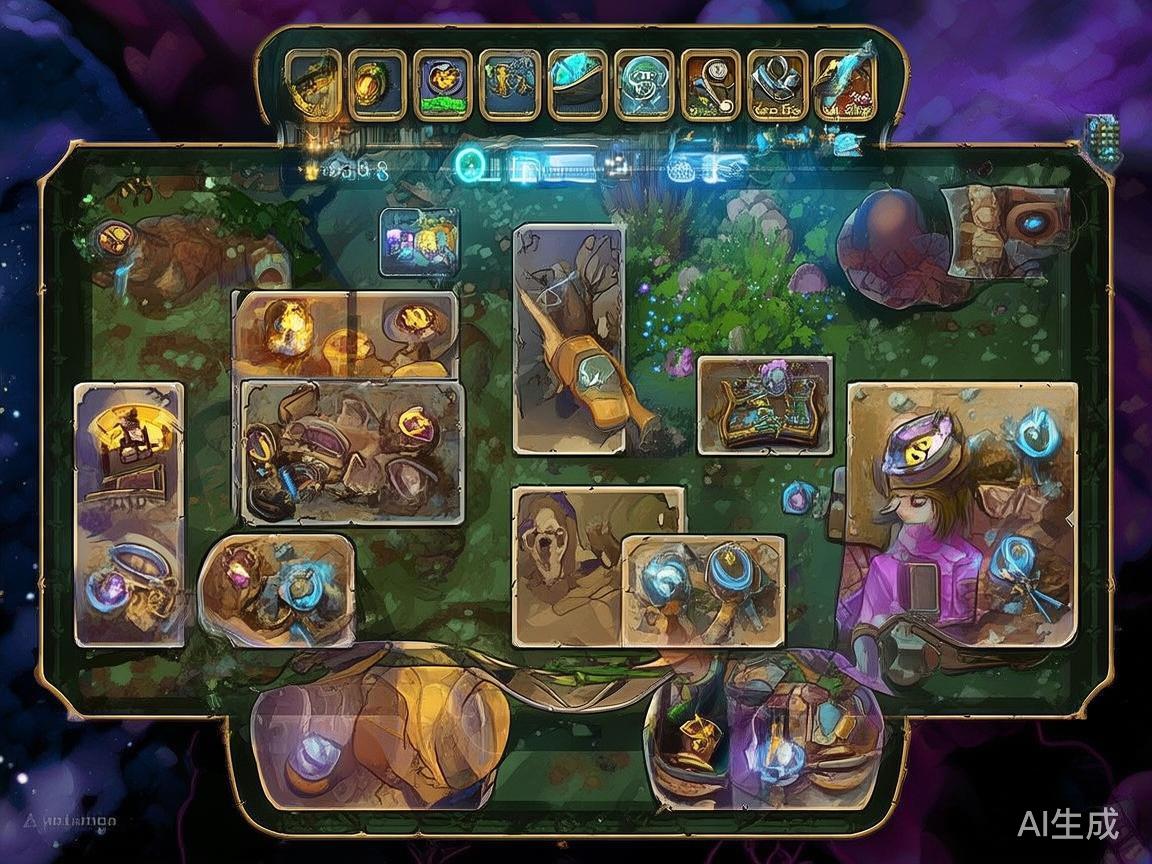Select the gold item icon with green bar
Viewport: 1152px width, 864px height.
[443, 84]
